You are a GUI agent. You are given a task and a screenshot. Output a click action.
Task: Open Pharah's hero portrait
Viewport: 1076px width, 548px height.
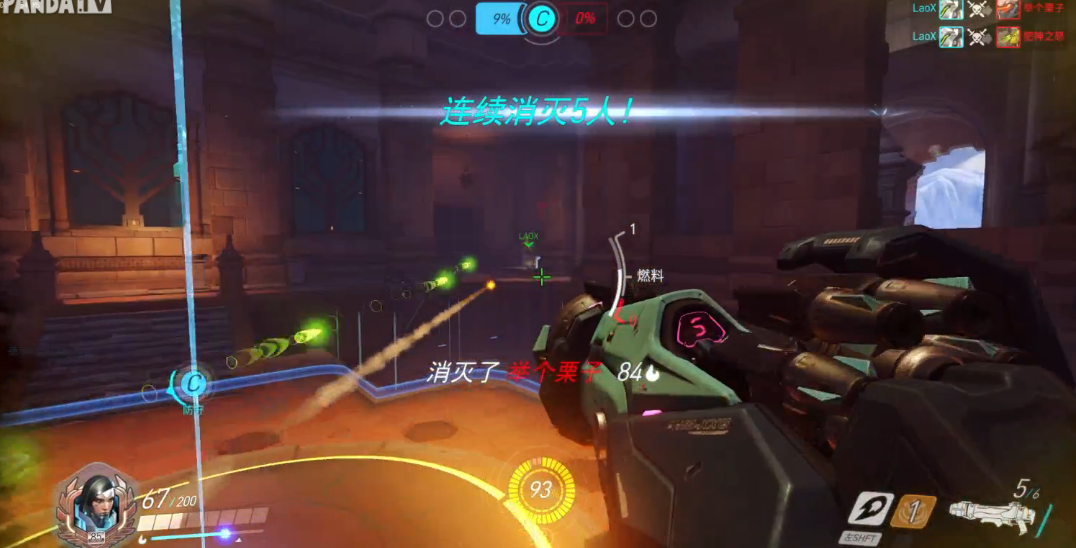(93, 504)
